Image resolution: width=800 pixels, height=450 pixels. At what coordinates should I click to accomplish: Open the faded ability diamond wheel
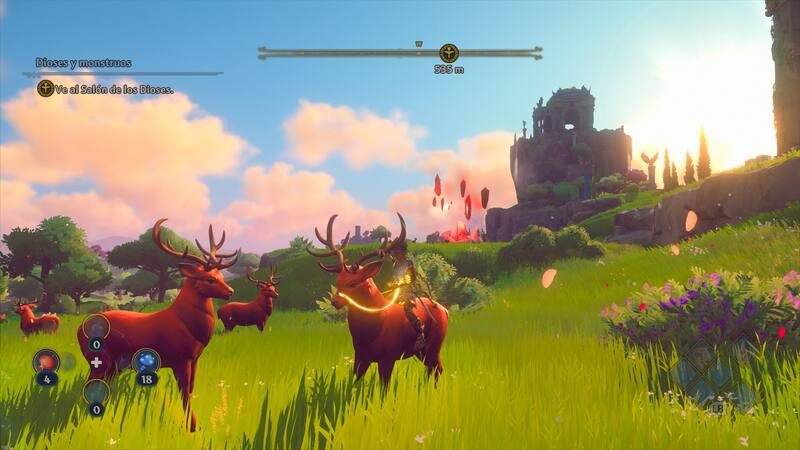(715, 375)
